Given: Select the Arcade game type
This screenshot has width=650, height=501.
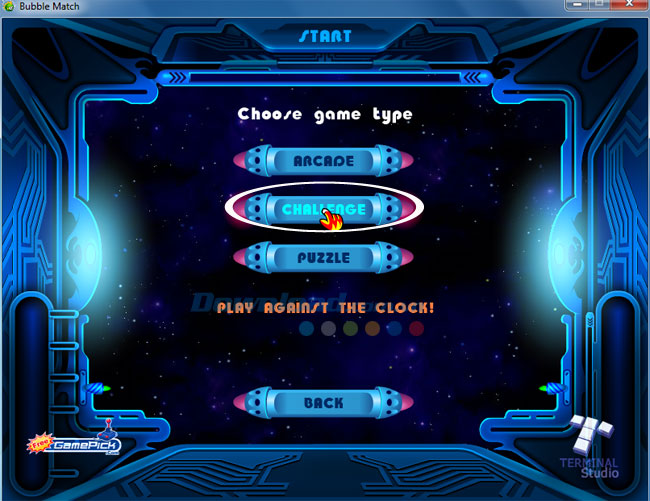Looking at the screenshot, I should [x=324, y=161].
